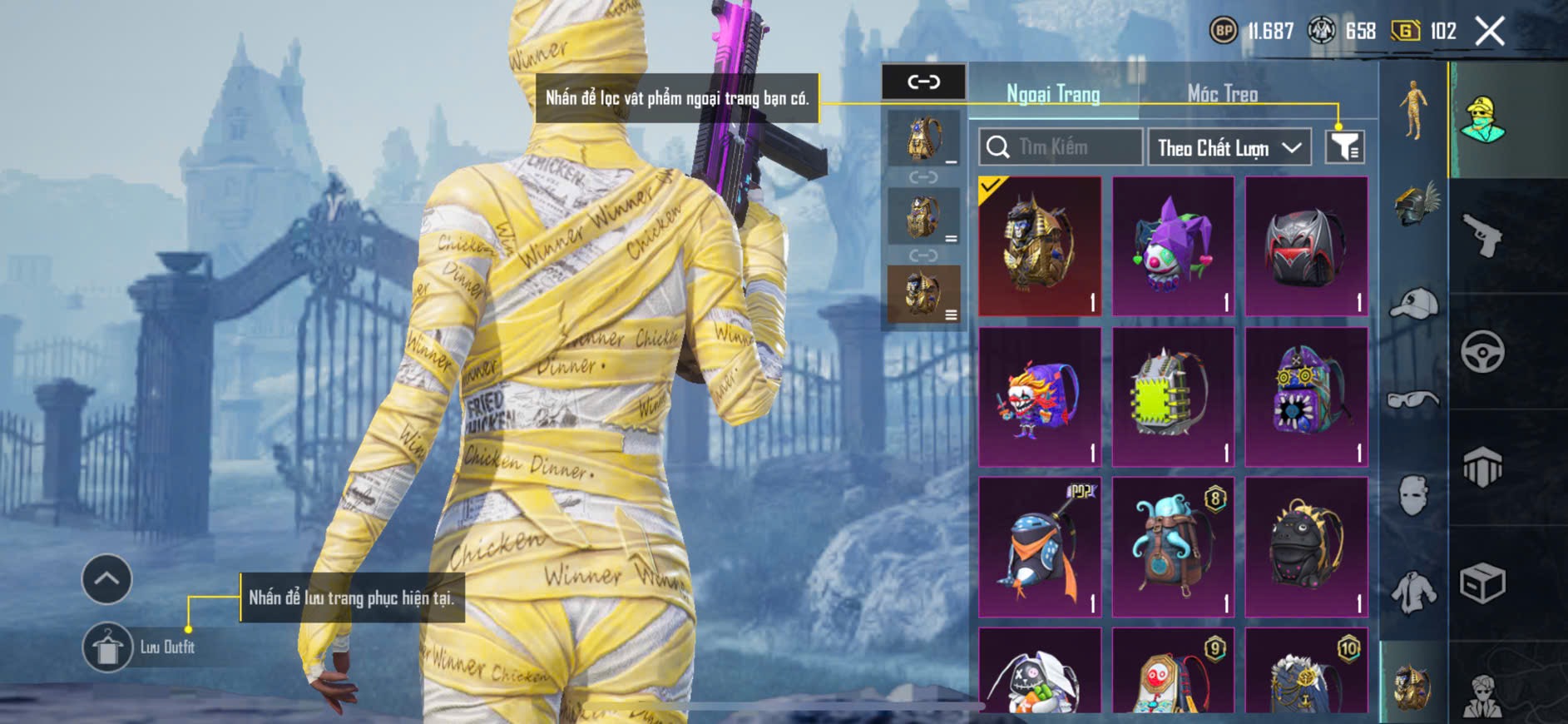Expand the up-arrow circle button
This screenshot has height=724, width=1568.
point(106,578)
